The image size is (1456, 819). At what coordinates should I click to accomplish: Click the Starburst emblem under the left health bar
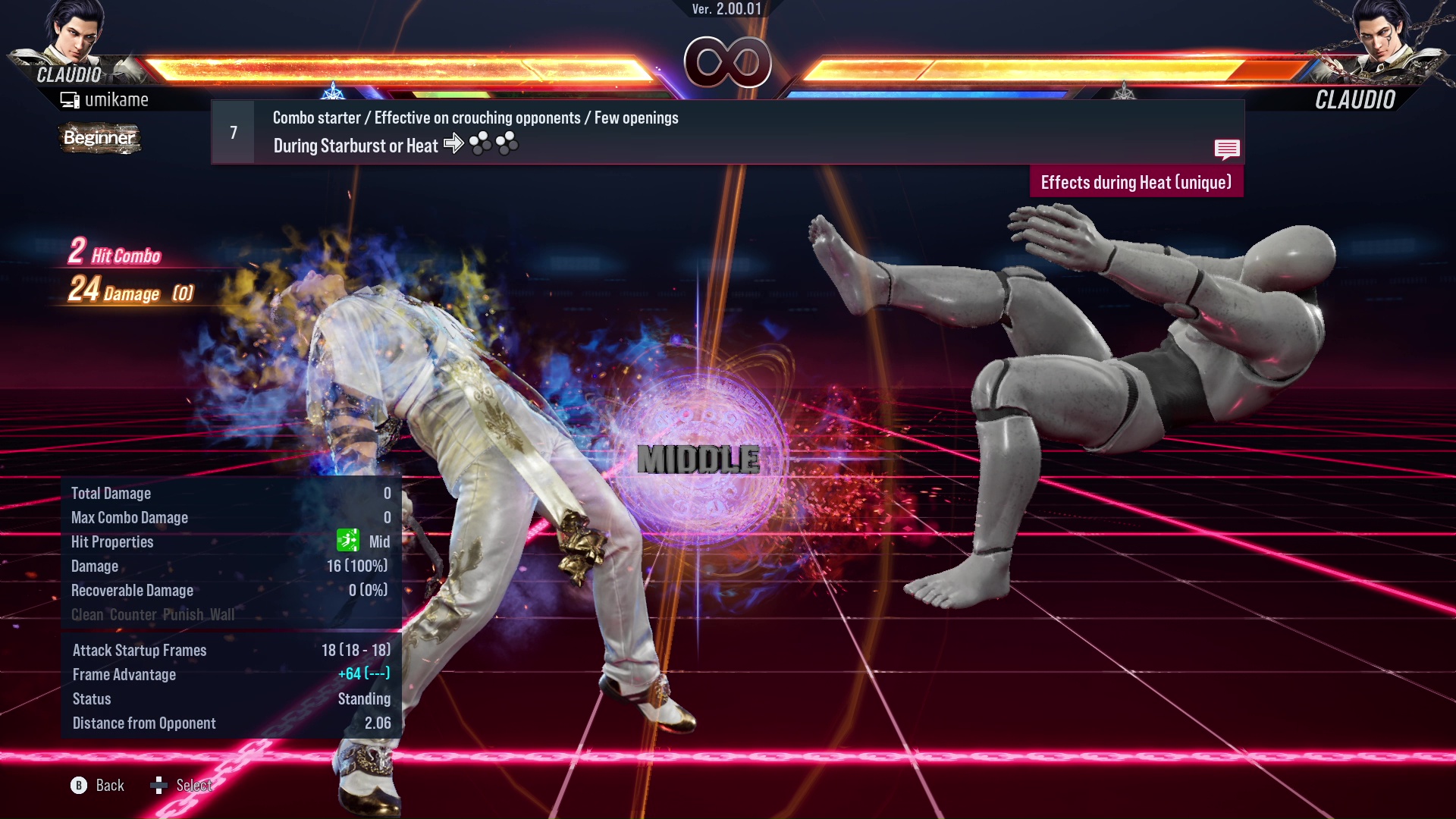(334, 93)
